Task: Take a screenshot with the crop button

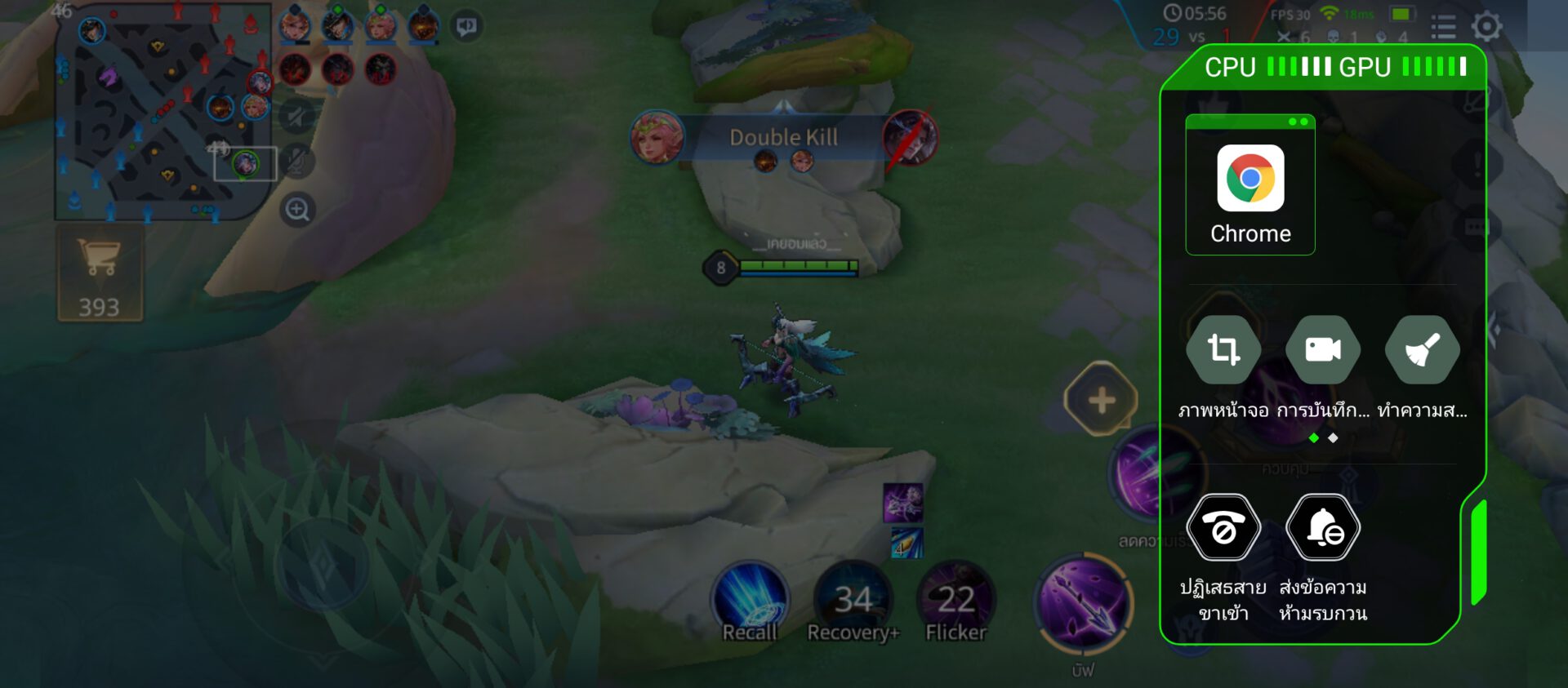Action: (x=1223, y=349)
